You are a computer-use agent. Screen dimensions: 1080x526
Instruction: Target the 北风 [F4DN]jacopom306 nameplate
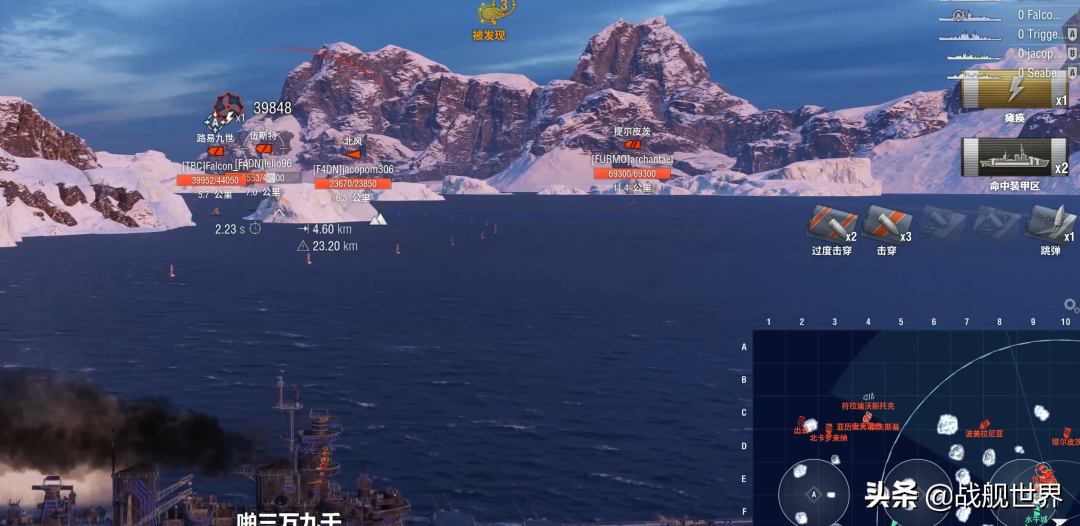353,170
